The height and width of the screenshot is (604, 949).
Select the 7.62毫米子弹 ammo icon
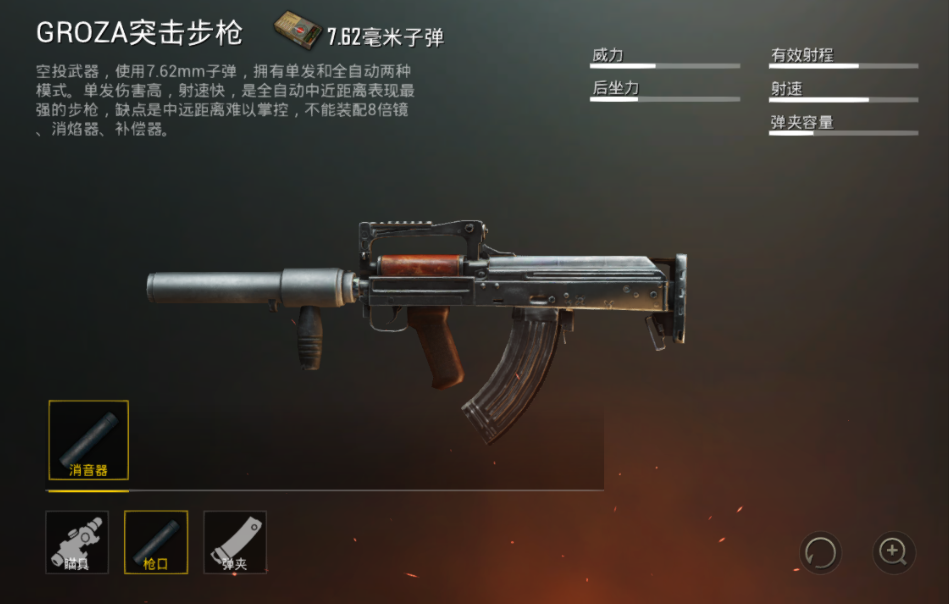point(298,32)
